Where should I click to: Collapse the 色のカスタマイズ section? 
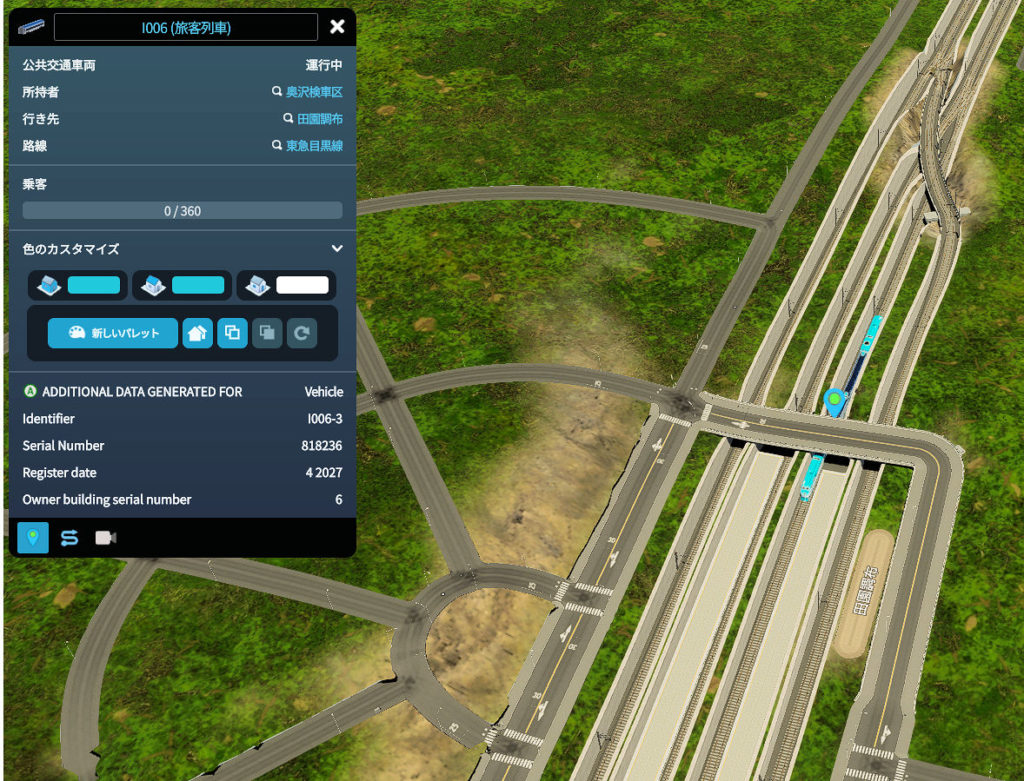(x=337, y=248)
